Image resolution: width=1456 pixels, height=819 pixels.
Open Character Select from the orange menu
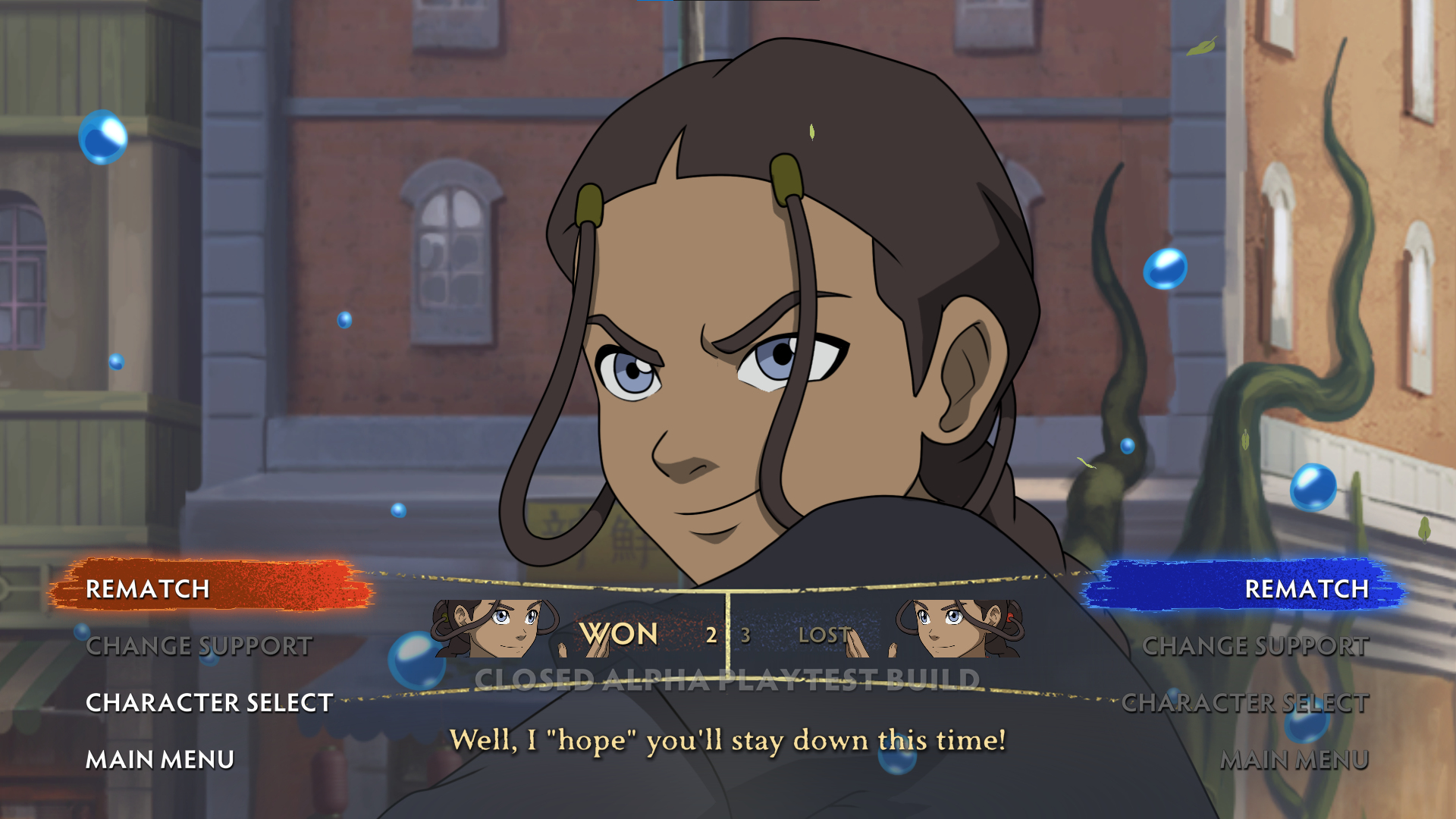coord(209,703)
